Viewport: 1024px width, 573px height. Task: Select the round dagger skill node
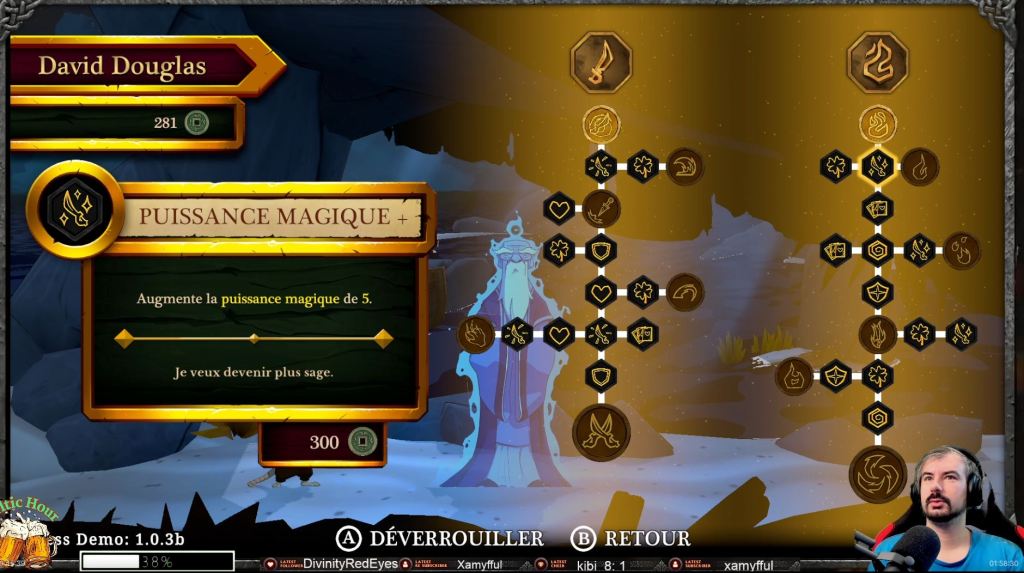tap(601, 208)
